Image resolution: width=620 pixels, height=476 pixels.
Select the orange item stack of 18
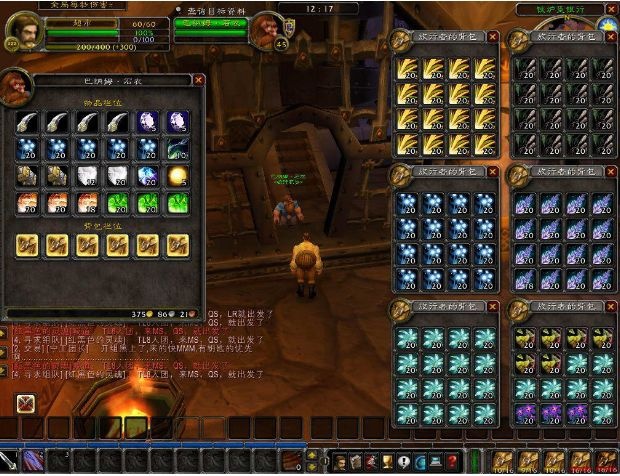coord(87,203)
